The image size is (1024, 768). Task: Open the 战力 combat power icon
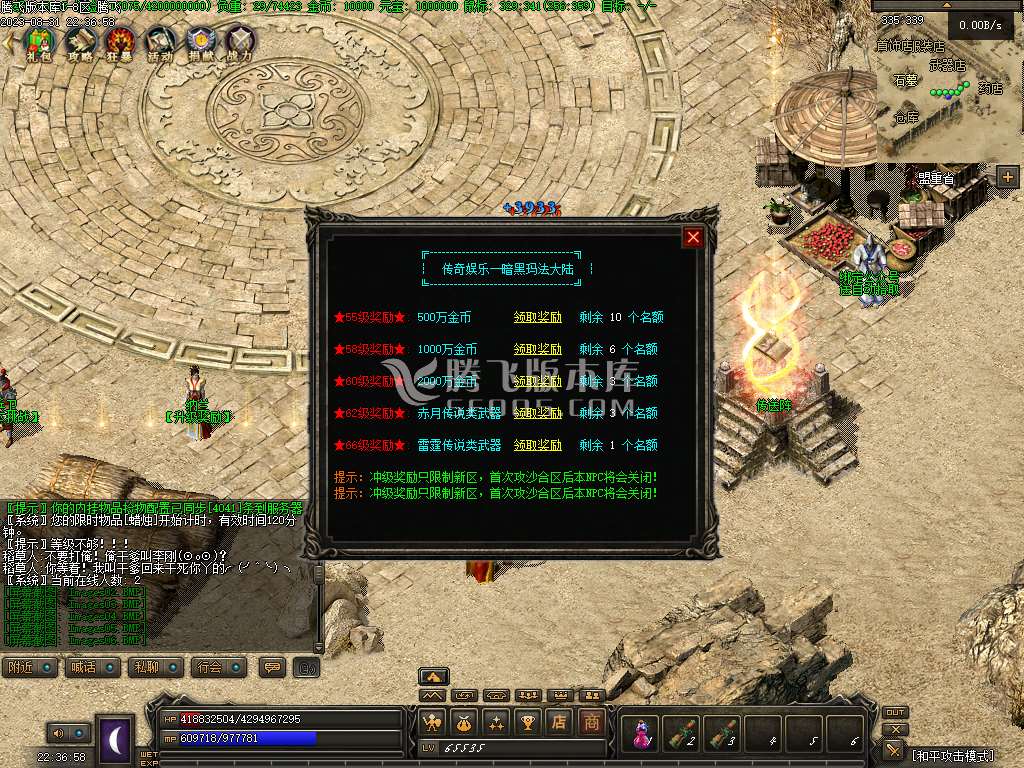[240, 42]
